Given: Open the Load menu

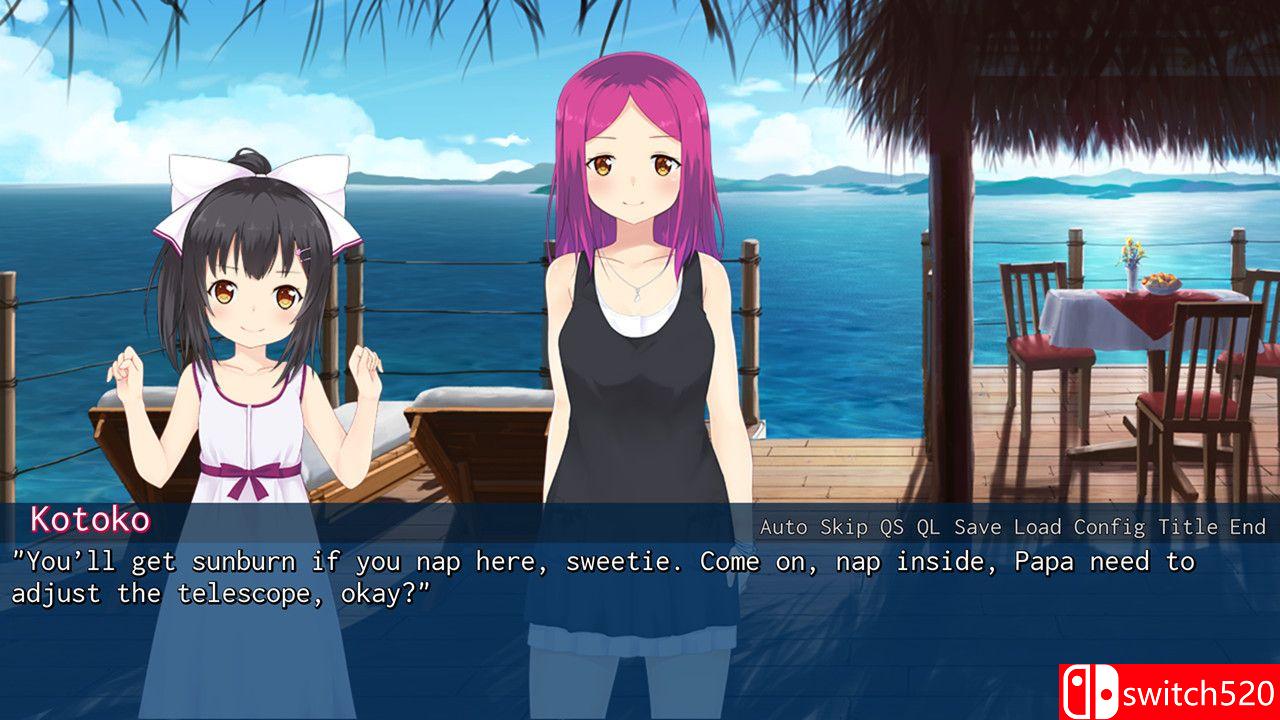Looking at the screenshot, I should [1038, 527].
